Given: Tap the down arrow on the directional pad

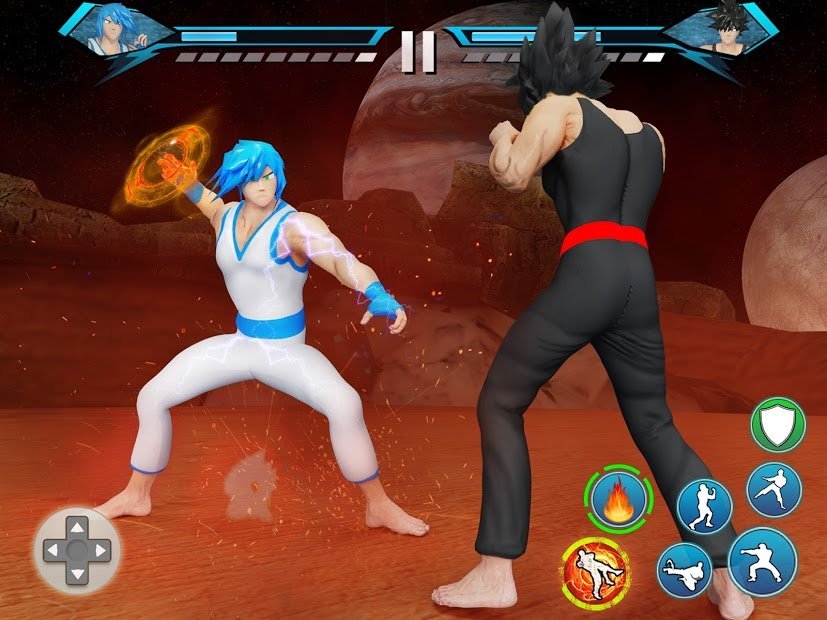Looking at the screenshot, I should (77, 574).
